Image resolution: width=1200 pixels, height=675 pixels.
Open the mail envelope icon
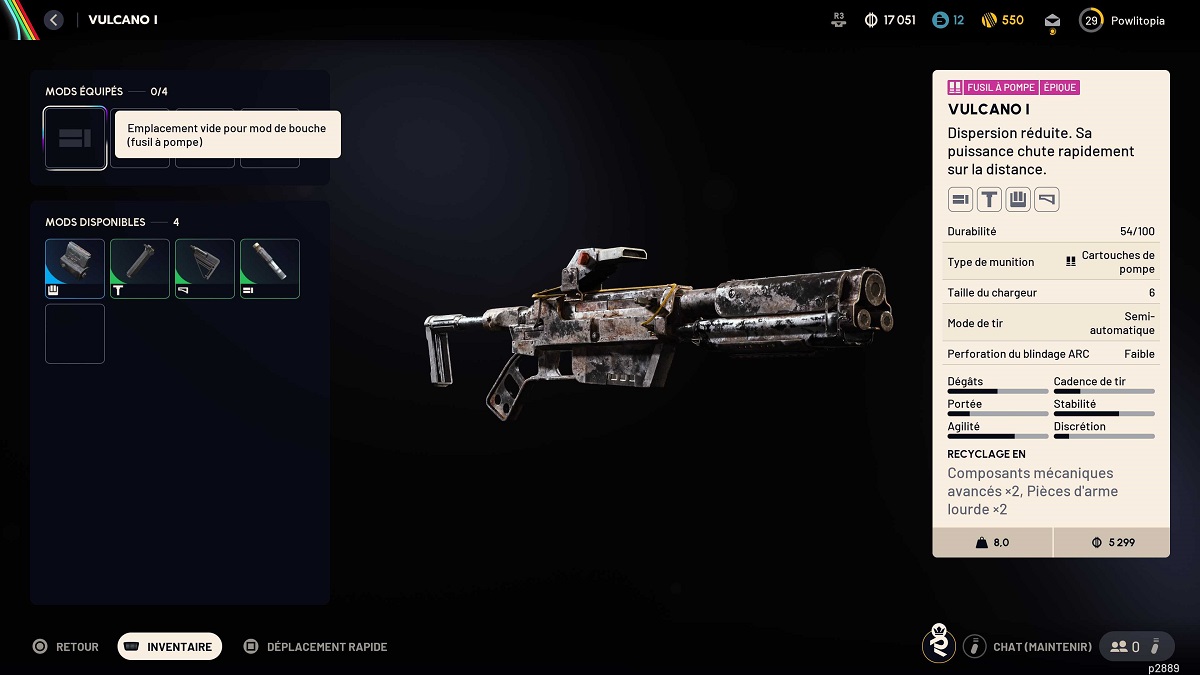coord(1052,20)
